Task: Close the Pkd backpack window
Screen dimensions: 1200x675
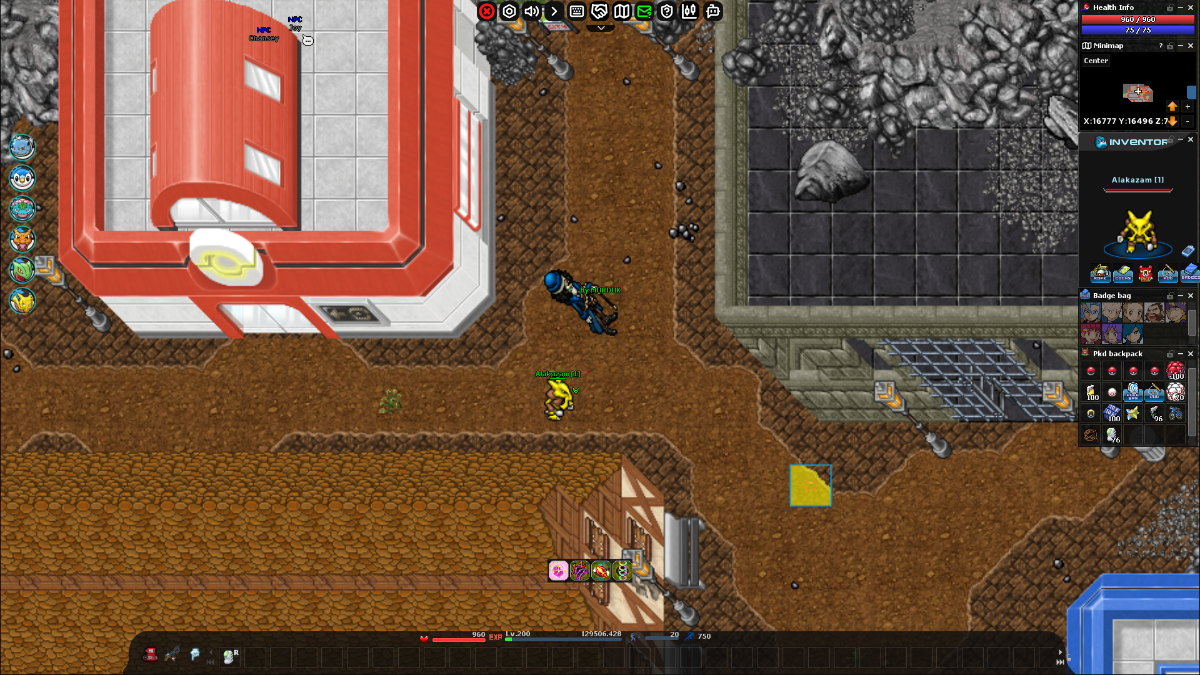Action: point(1190,354)
